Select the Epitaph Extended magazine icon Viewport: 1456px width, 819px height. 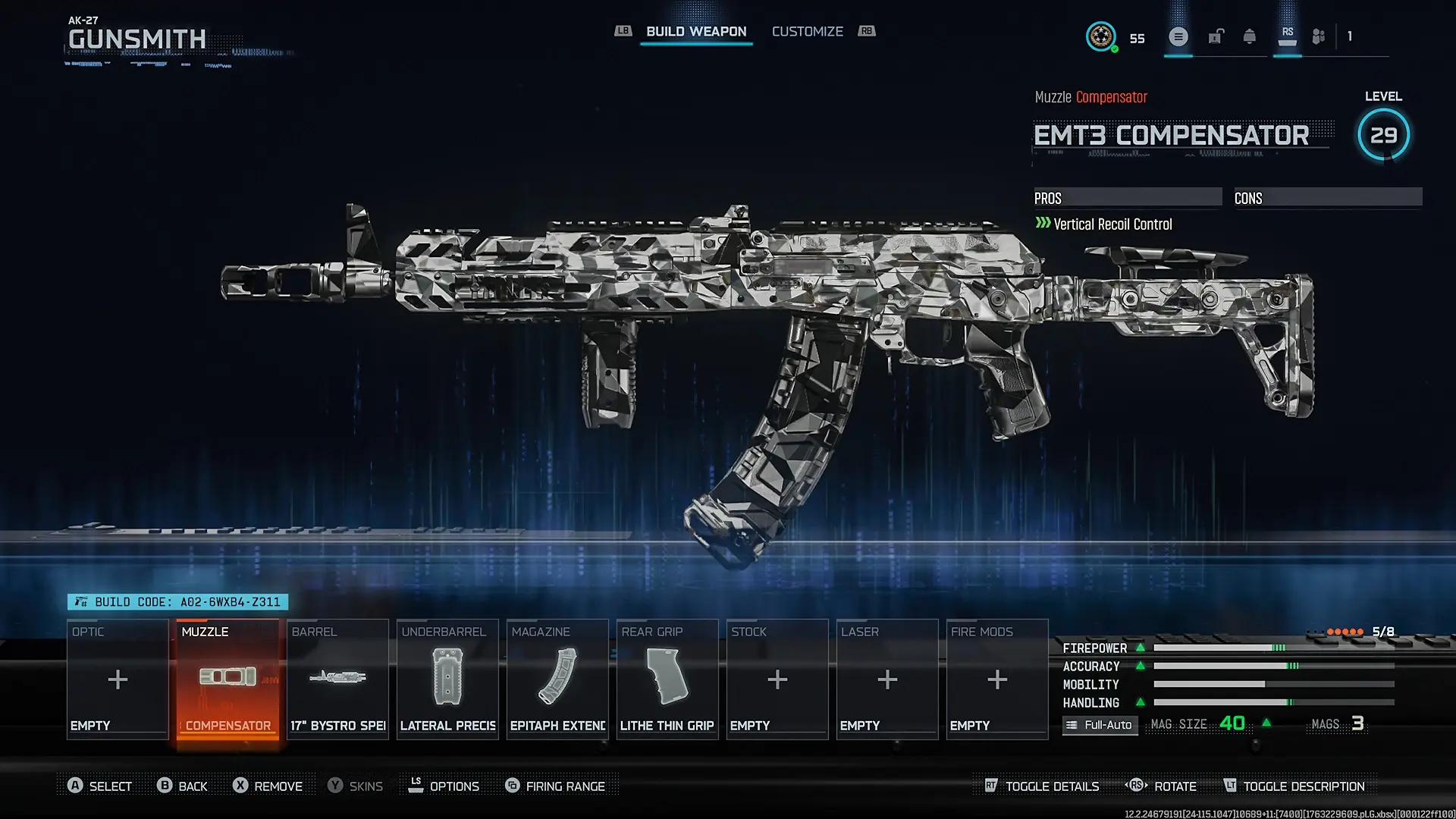(x=557, y=677)
